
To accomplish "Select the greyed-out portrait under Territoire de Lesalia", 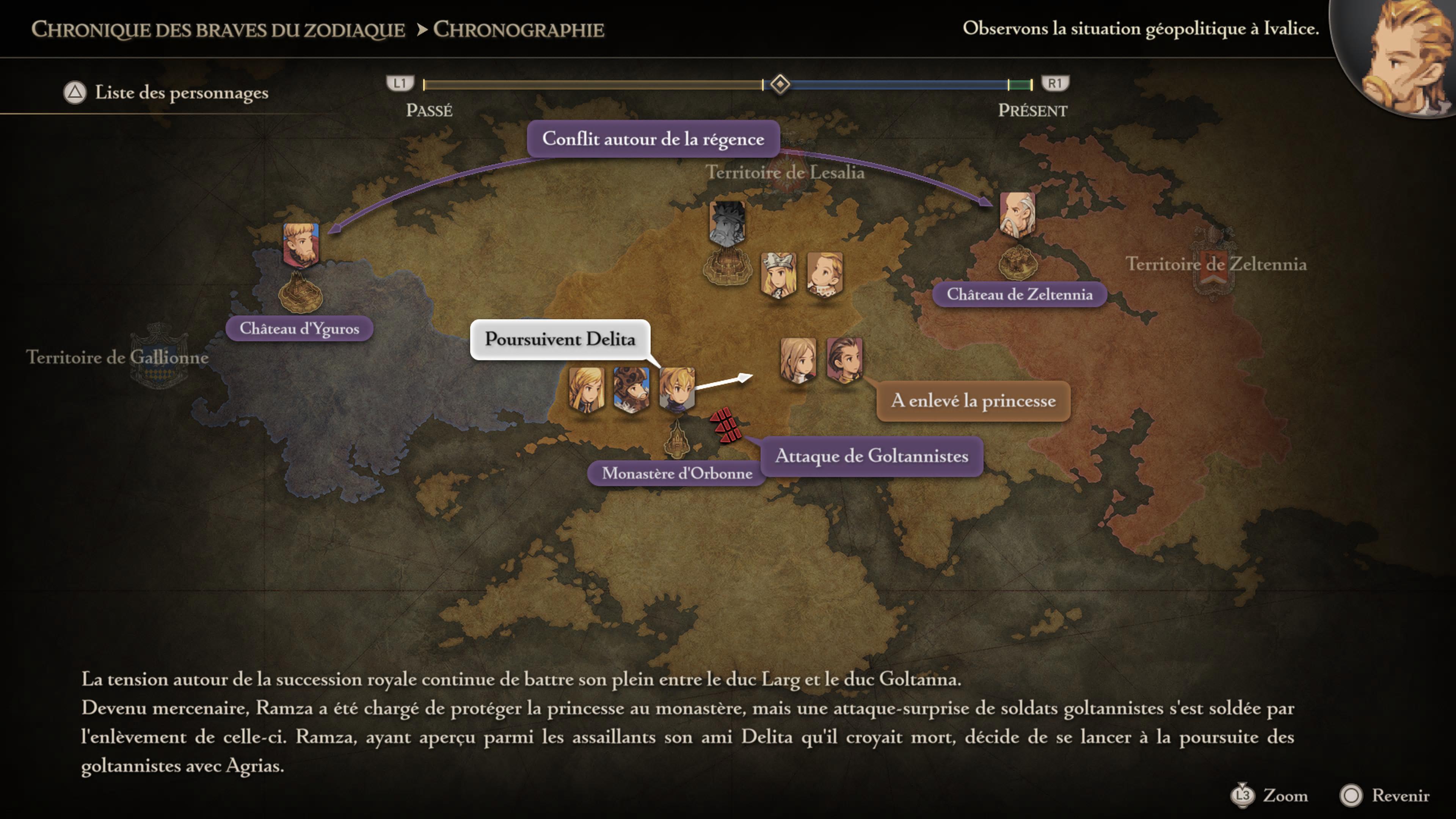I will pyautogui.click(x=727, y=223).
